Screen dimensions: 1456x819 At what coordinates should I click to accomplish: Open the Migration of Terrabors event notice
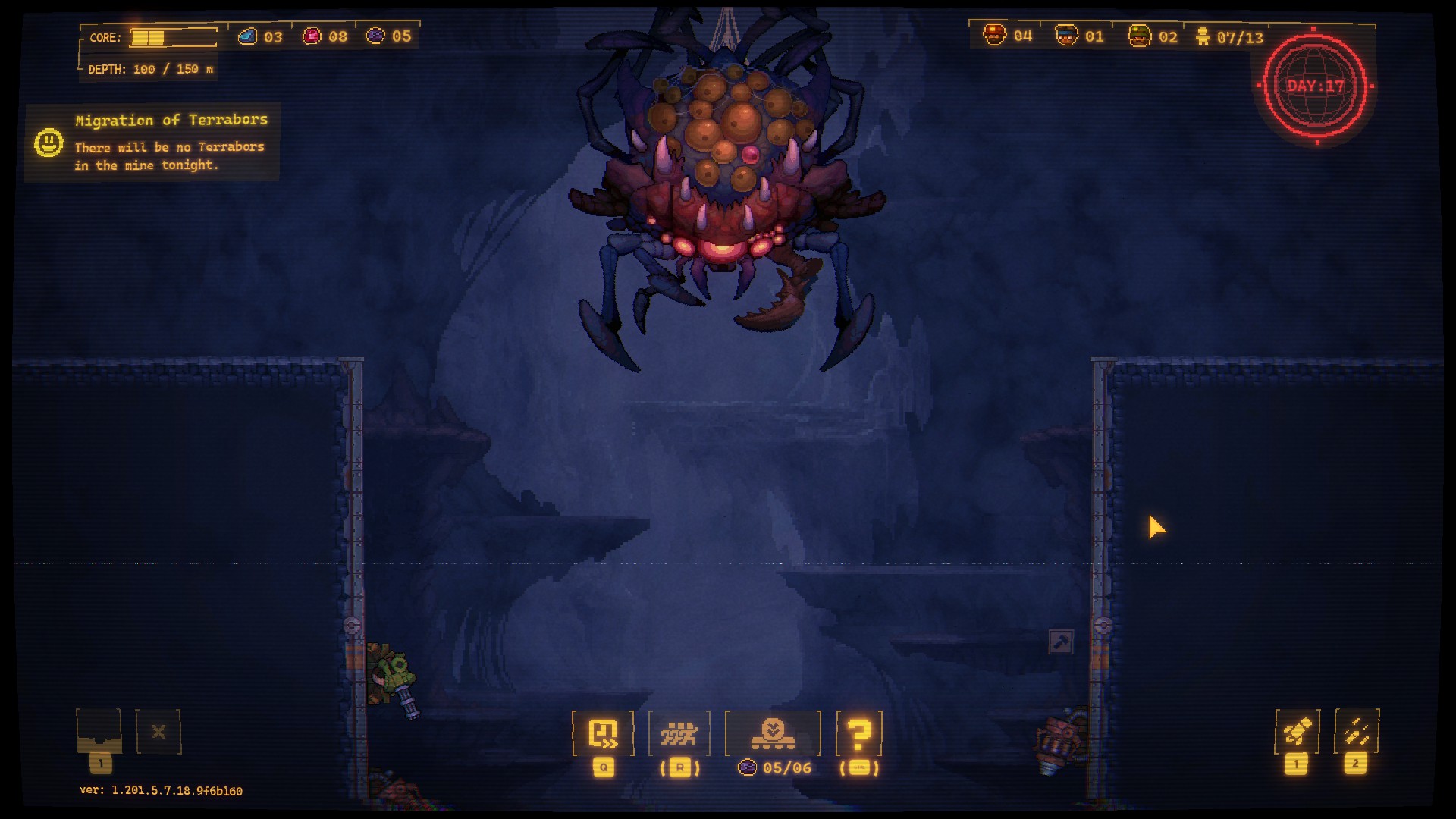152,142
